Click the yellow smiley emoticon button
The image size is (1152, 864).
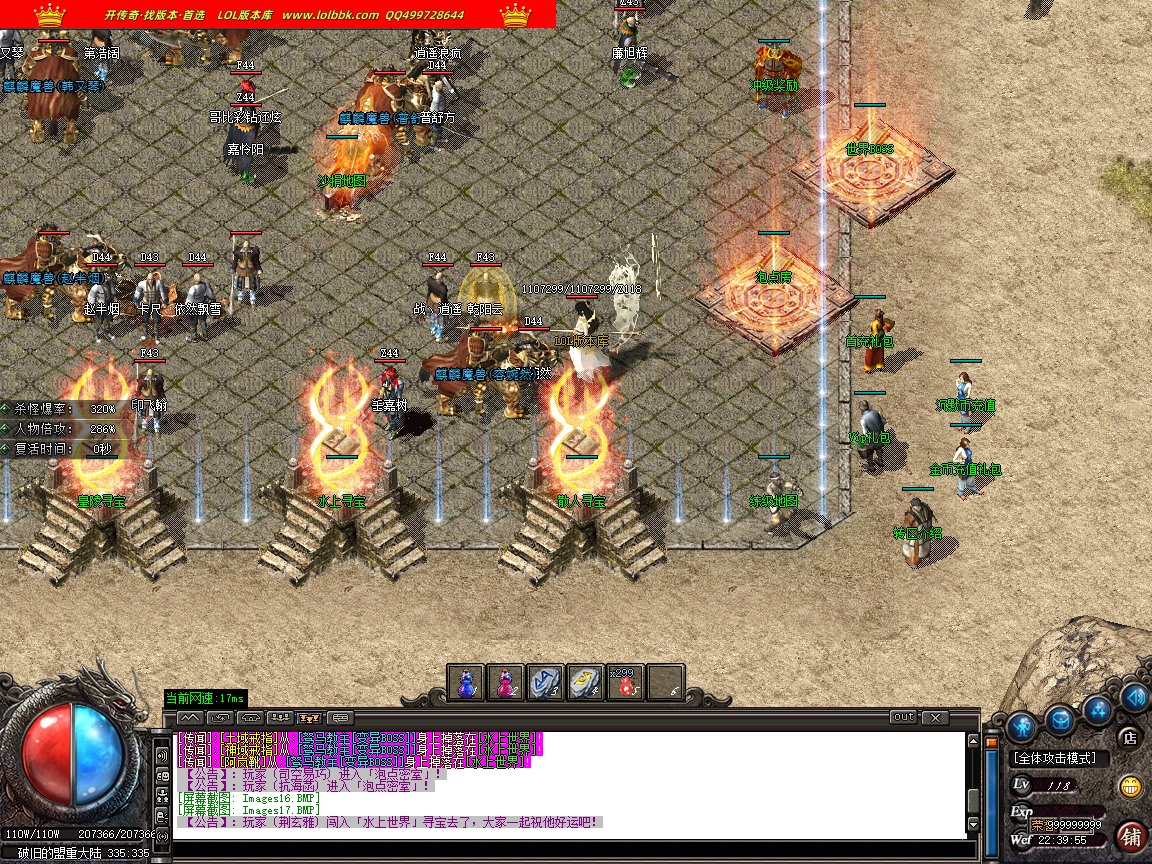click(1131, 786)
